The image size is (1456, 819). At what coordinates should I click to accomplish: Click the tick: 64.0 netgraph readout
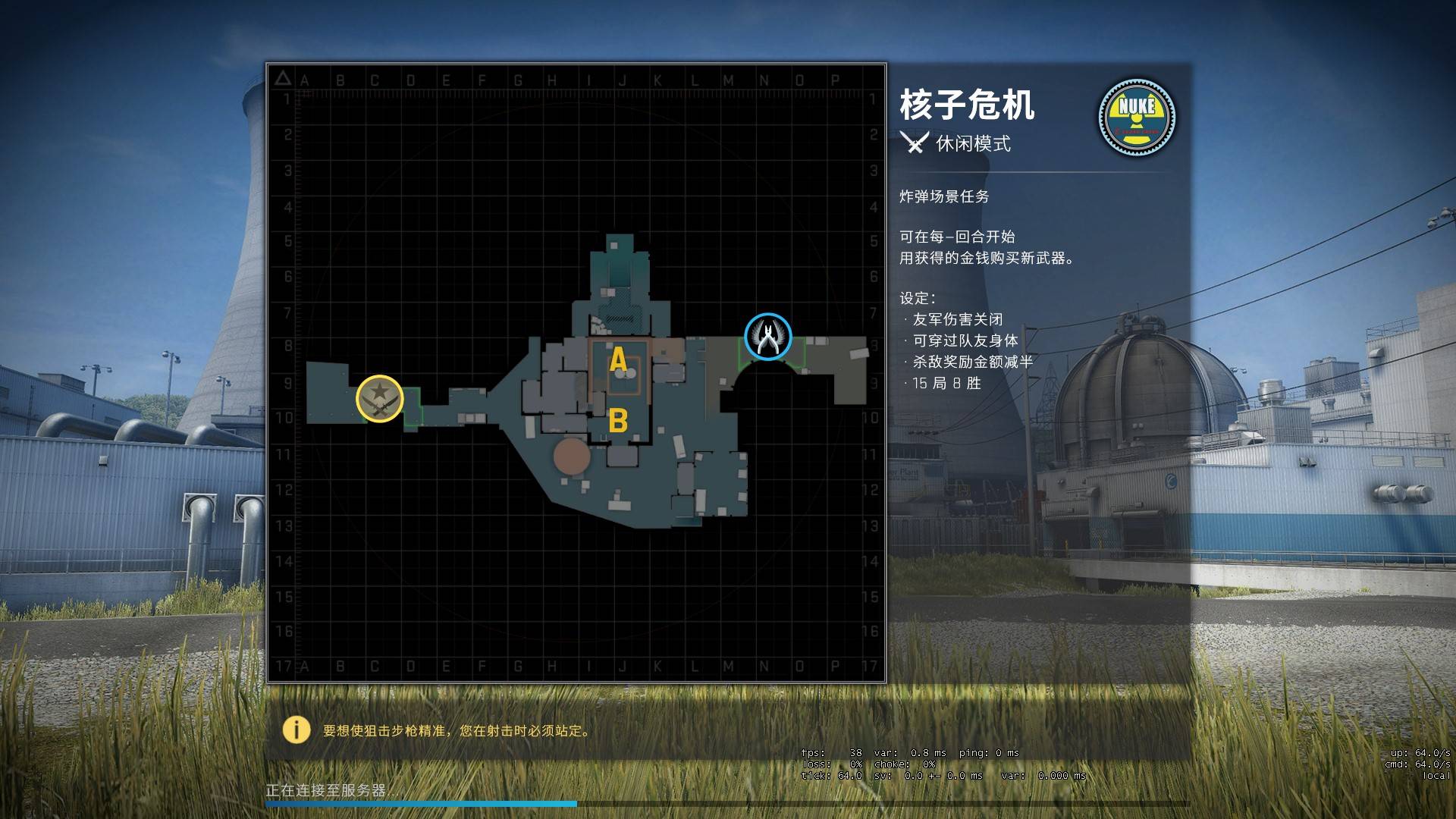click(x=830, y=777)
